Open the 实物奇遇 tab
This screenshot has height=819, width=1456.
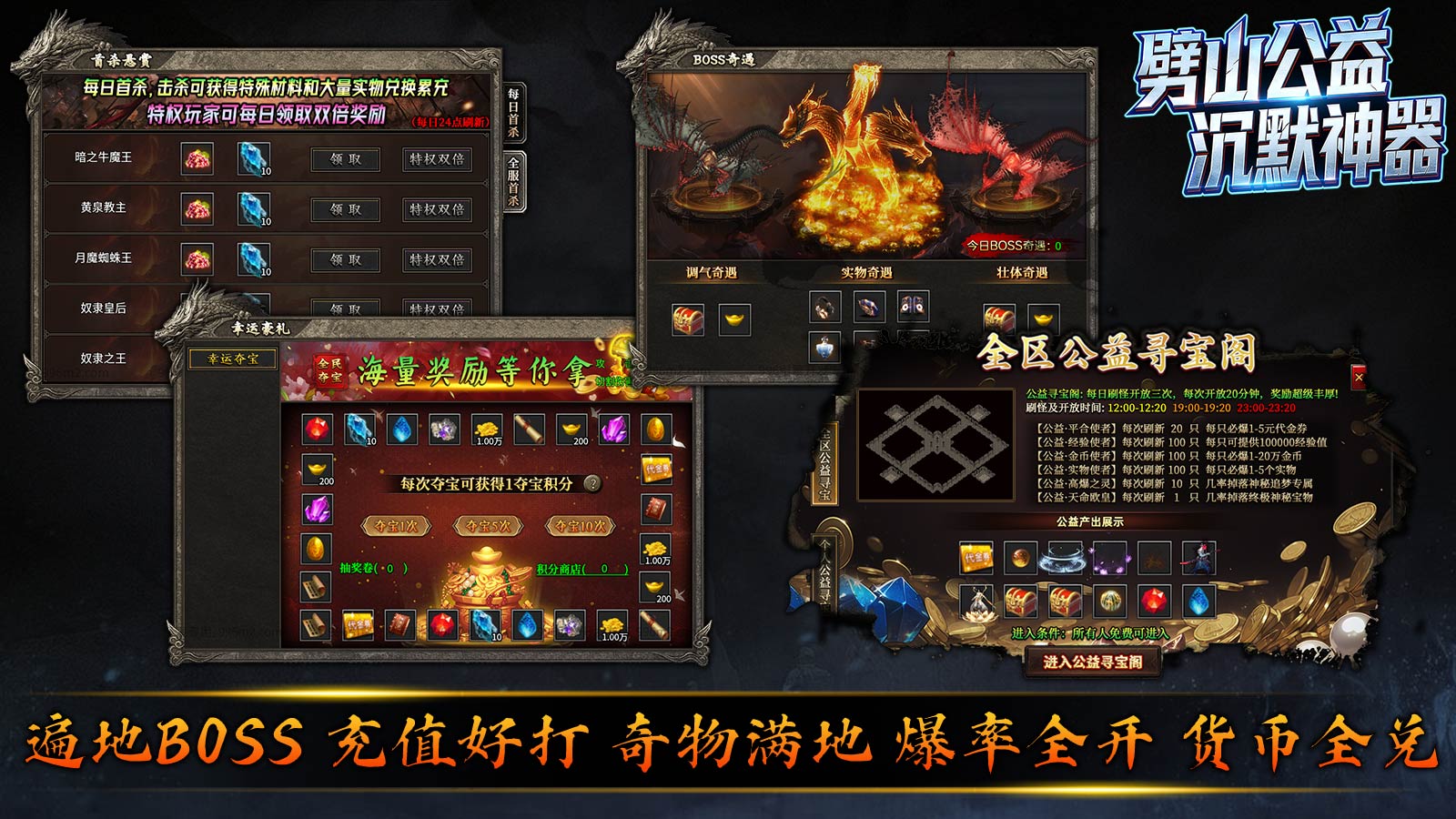tap(867, 273)
